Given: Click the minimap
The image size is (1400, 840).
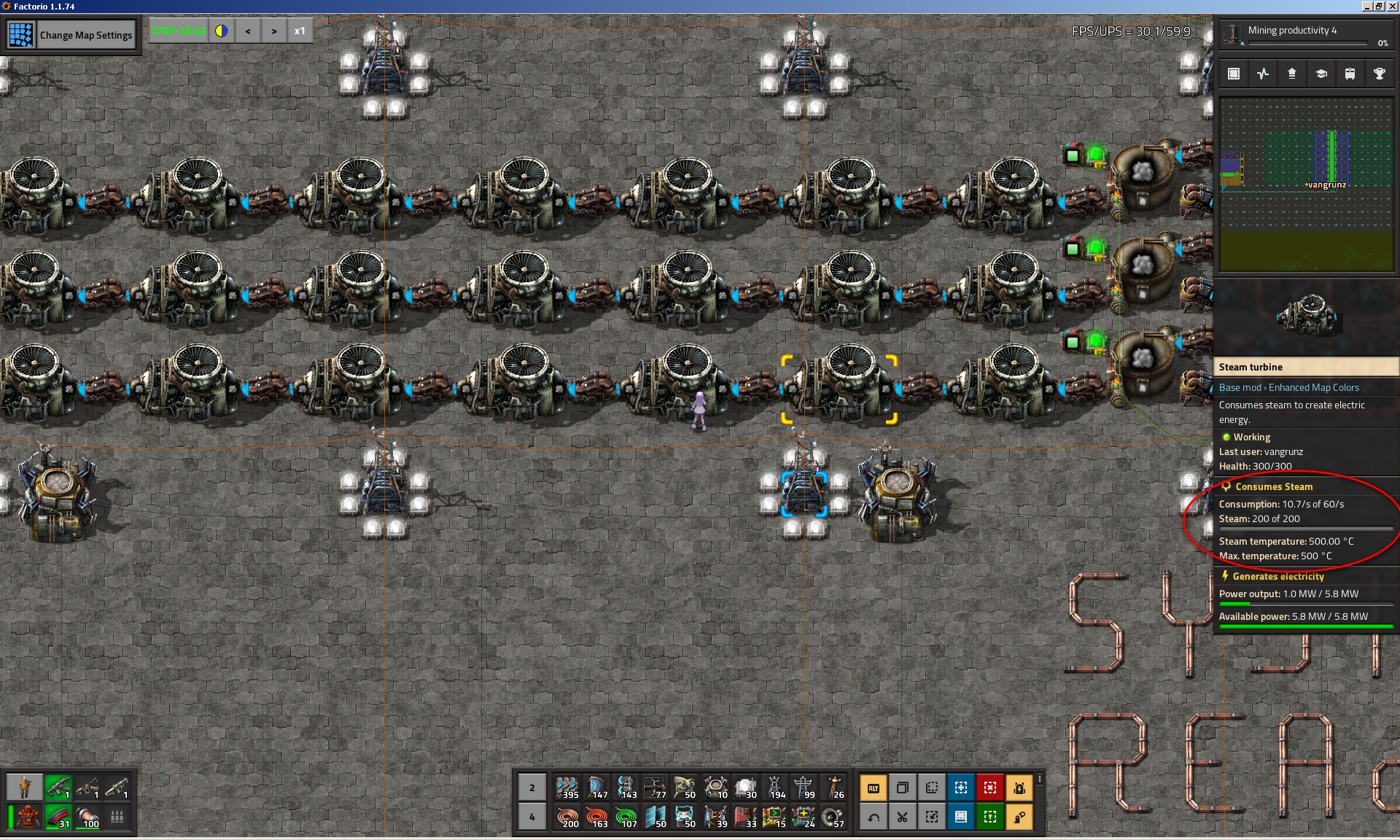Looking at the screenshot, I should tap(1306, 184).
